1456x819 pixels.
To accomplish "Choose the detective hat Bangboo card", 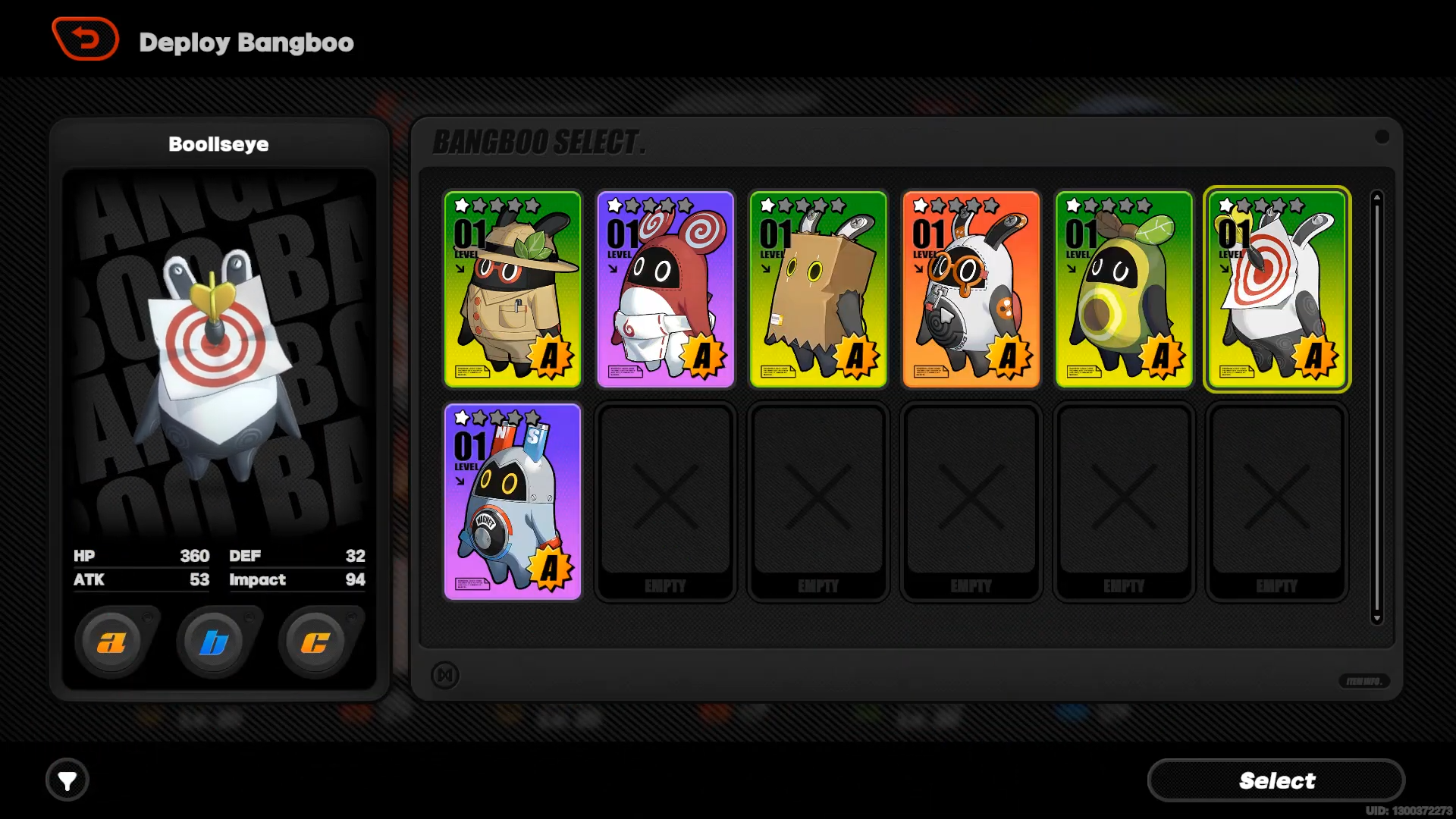I will [x=513, y=289].
